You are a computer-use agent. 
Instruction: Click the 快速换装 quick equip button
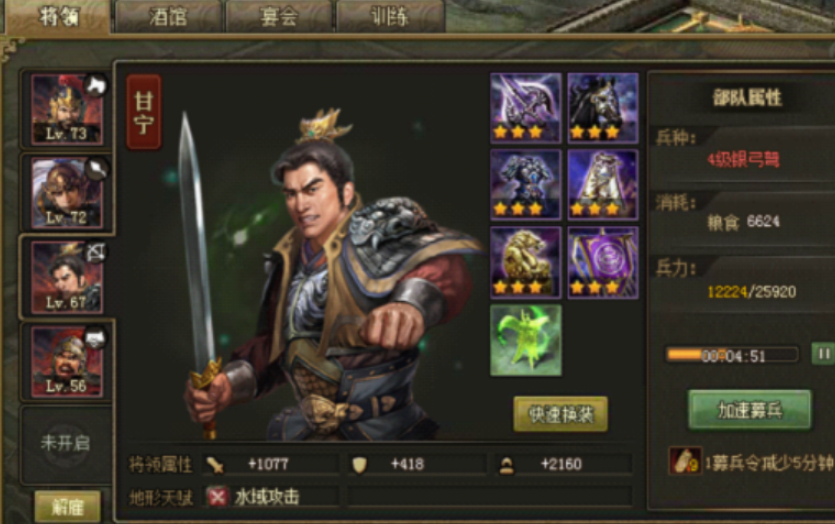[560, 414]
